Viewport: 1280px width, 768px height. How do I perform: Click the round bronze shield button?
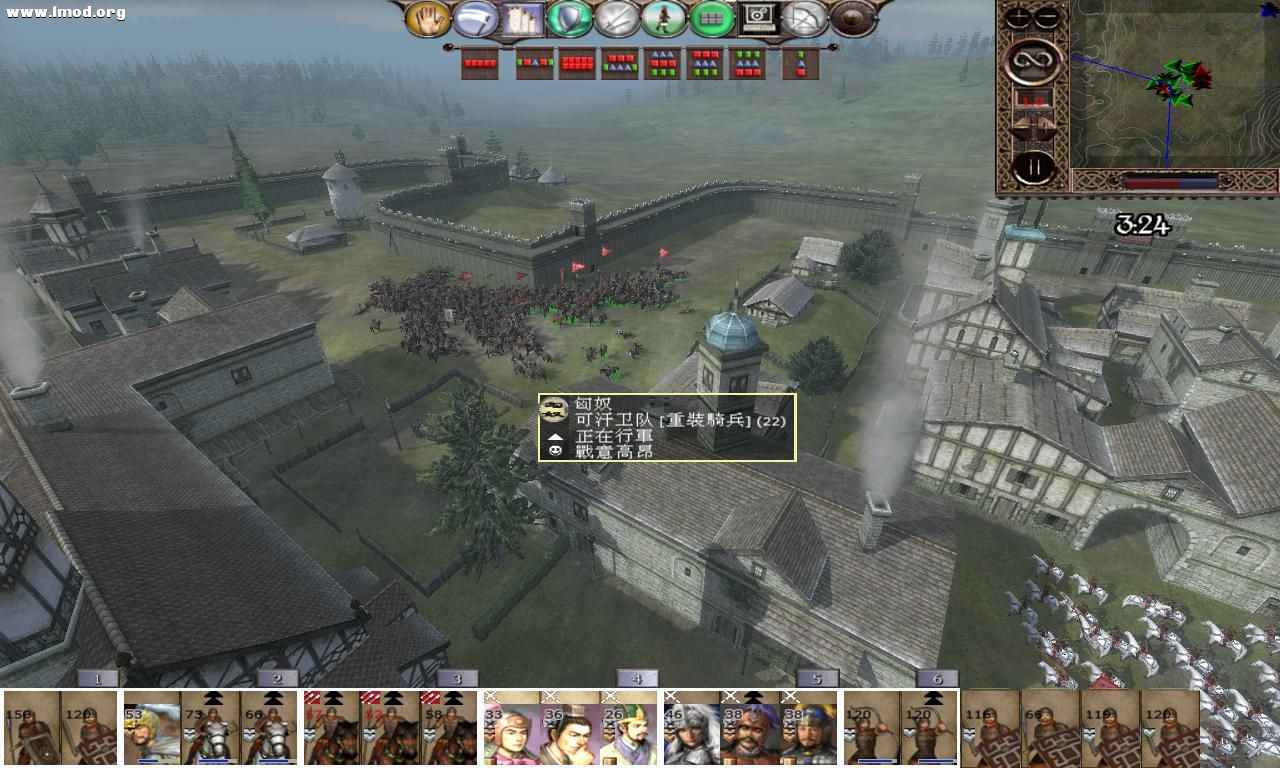852,18
